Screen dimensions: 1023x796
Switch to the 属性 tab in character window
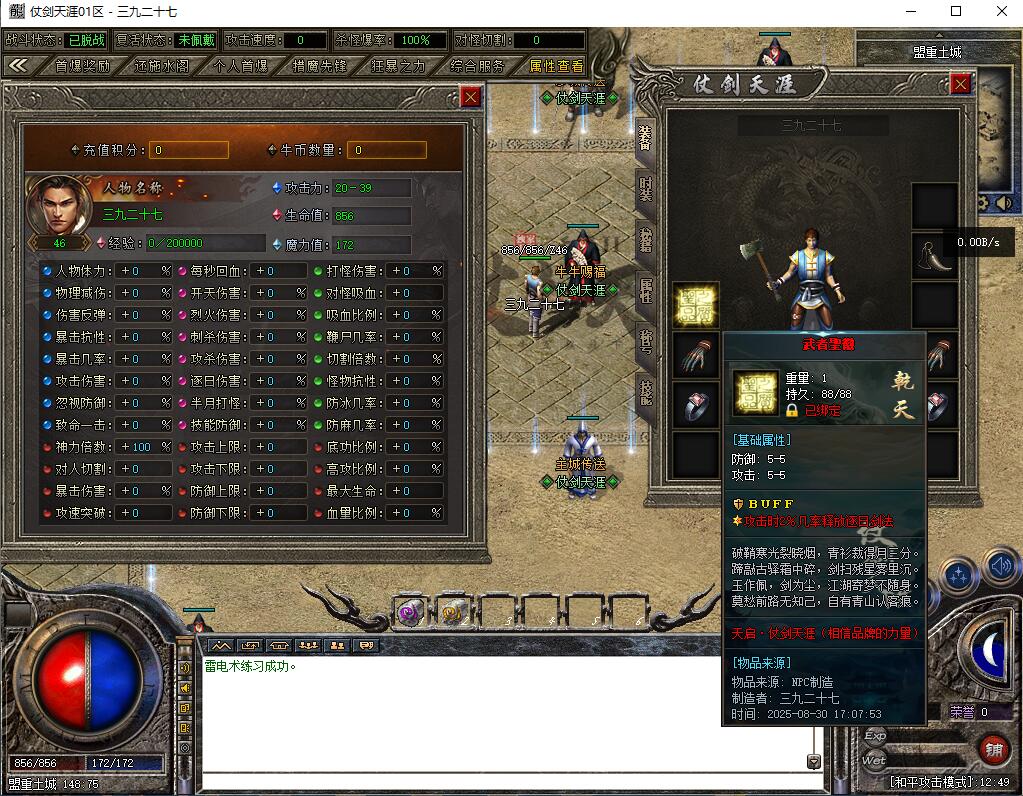(646, 291)
